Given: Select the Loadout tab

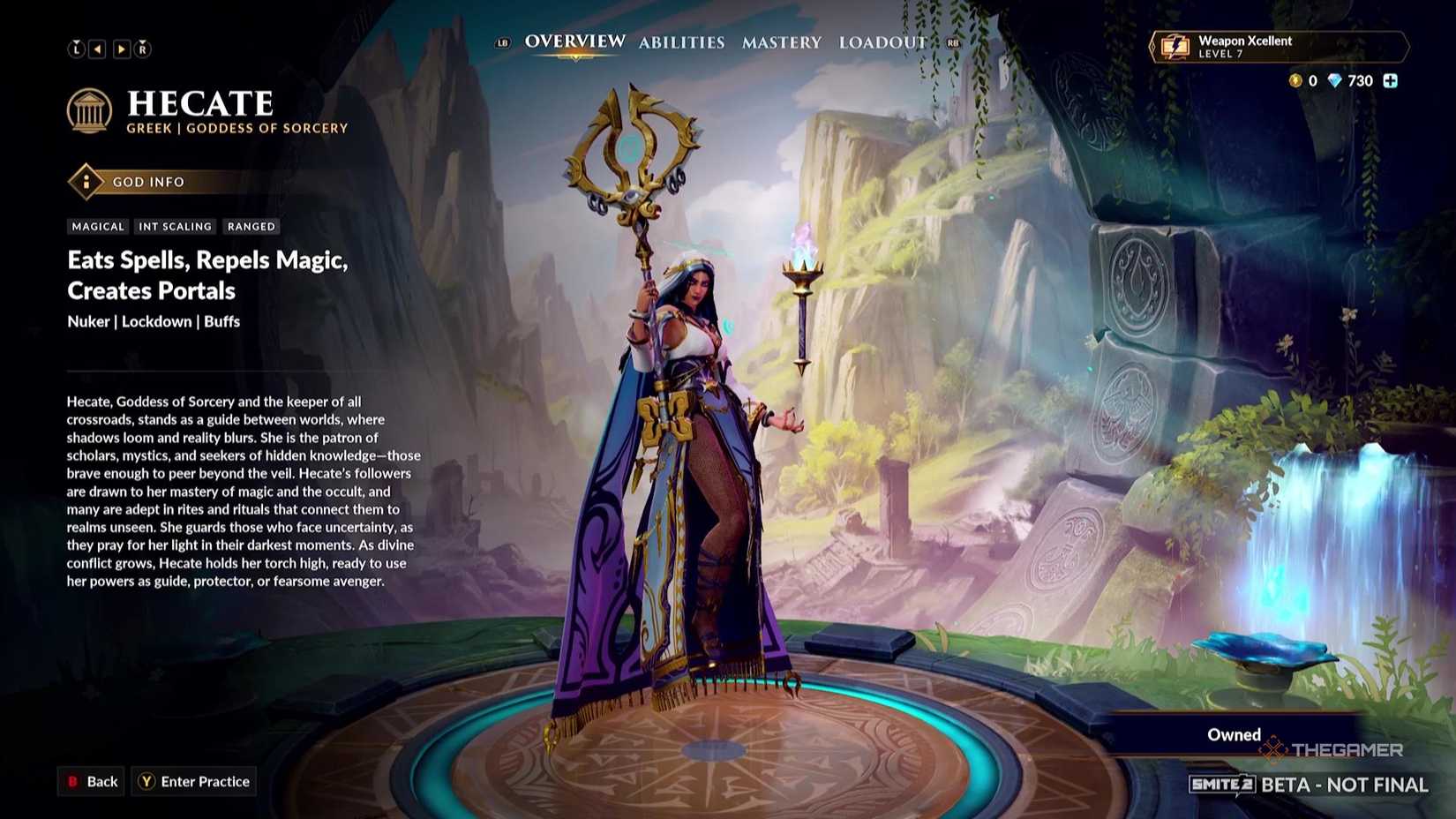Looking at the screenshot, I should click(x=882, y=41).
